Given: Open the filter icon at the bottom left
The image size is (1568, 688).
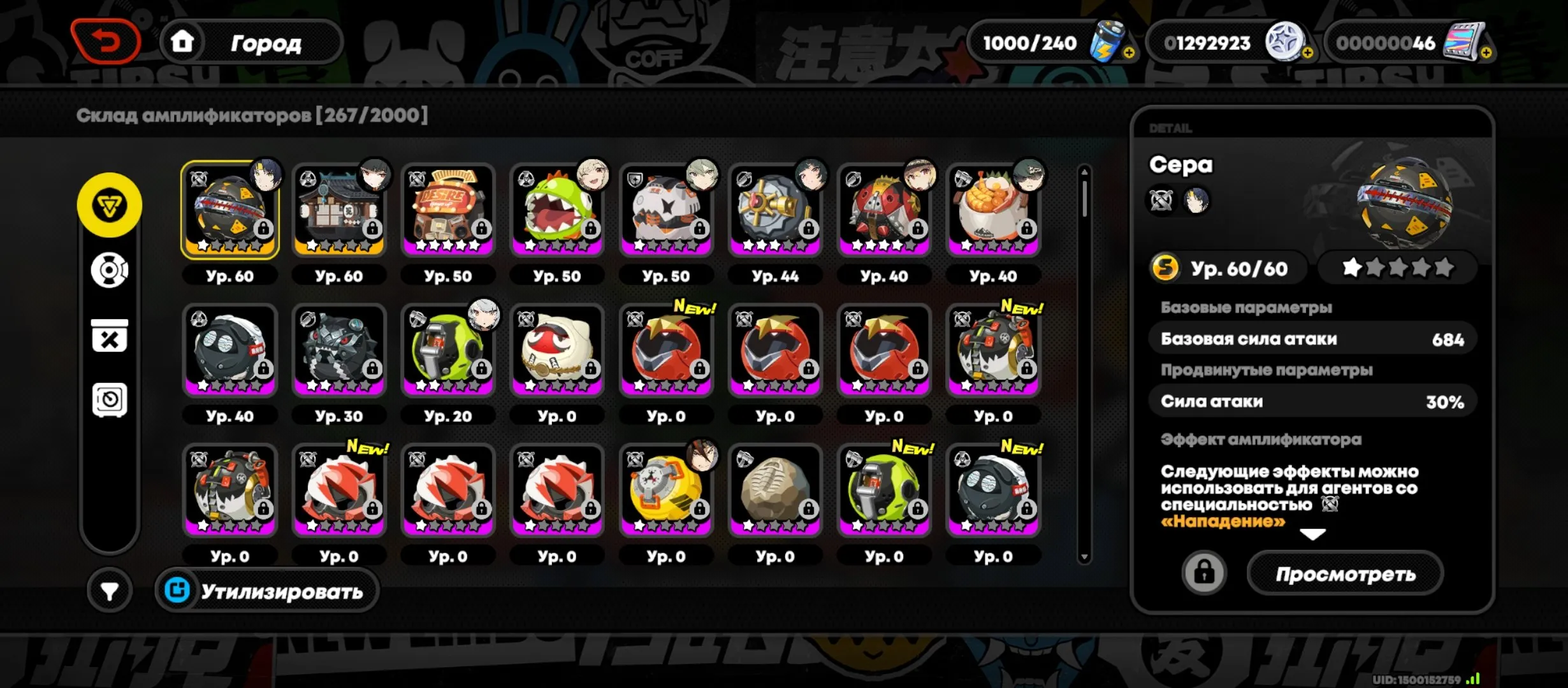Looking at the screenshot, I should 110,591.
